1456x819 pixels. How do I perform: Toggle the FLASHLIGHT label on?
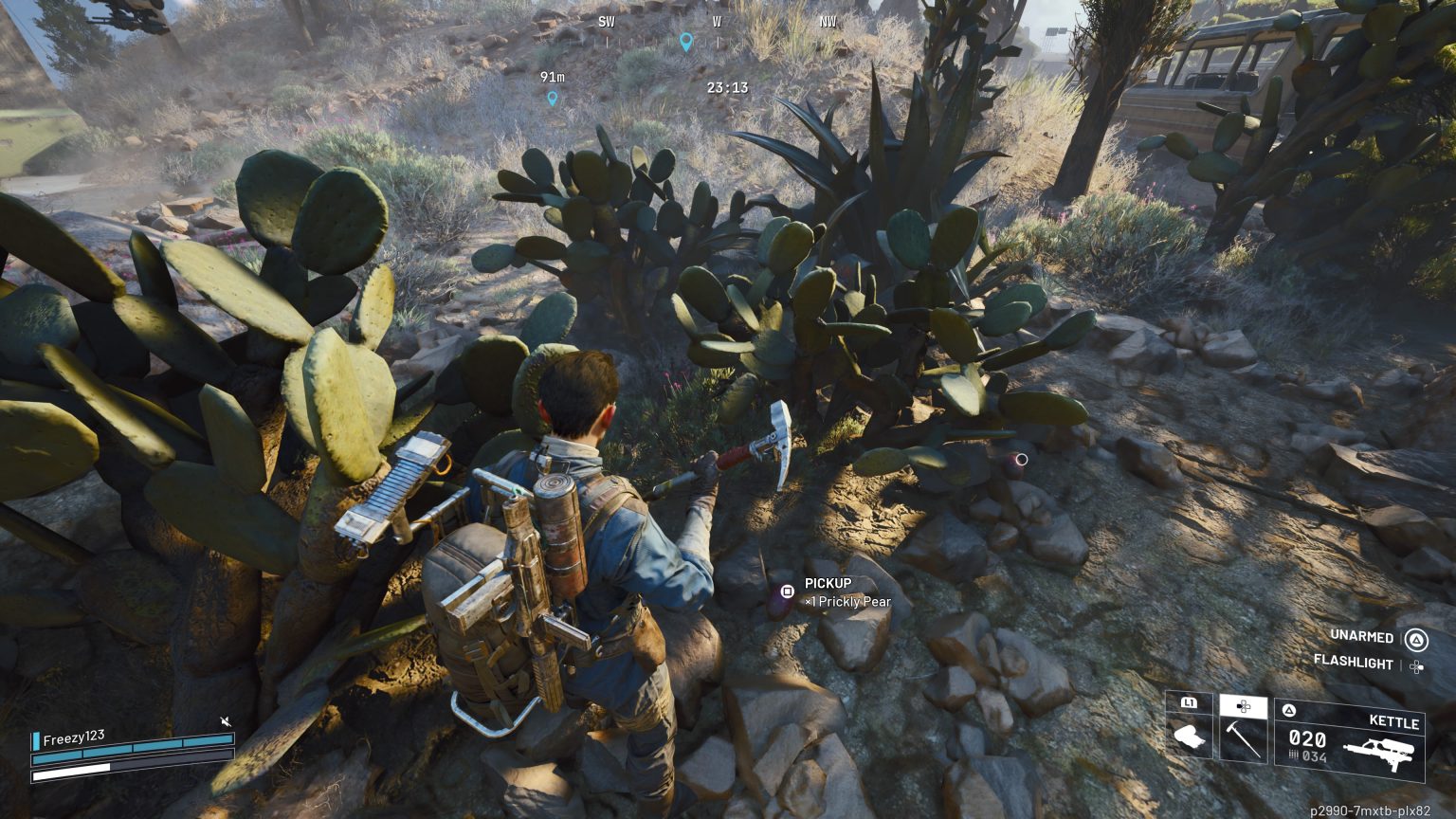click(x=1353, y=664)
